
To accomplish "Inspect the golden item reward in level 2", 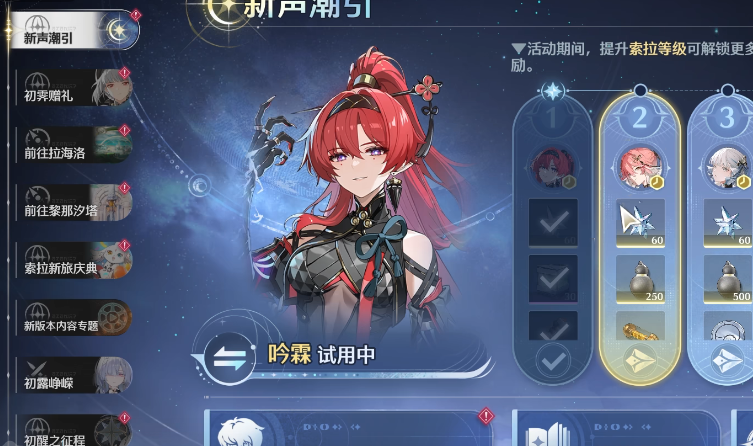I will coord(640,328).
